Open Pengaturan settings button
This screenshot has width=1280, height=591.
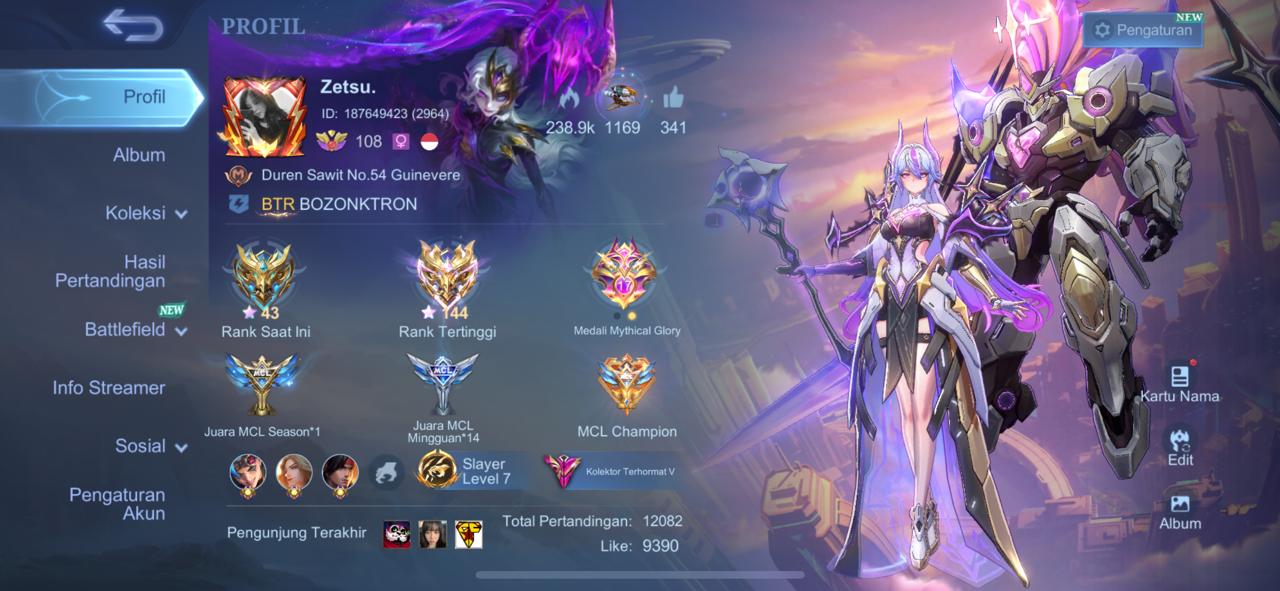tap(1143, 30)
